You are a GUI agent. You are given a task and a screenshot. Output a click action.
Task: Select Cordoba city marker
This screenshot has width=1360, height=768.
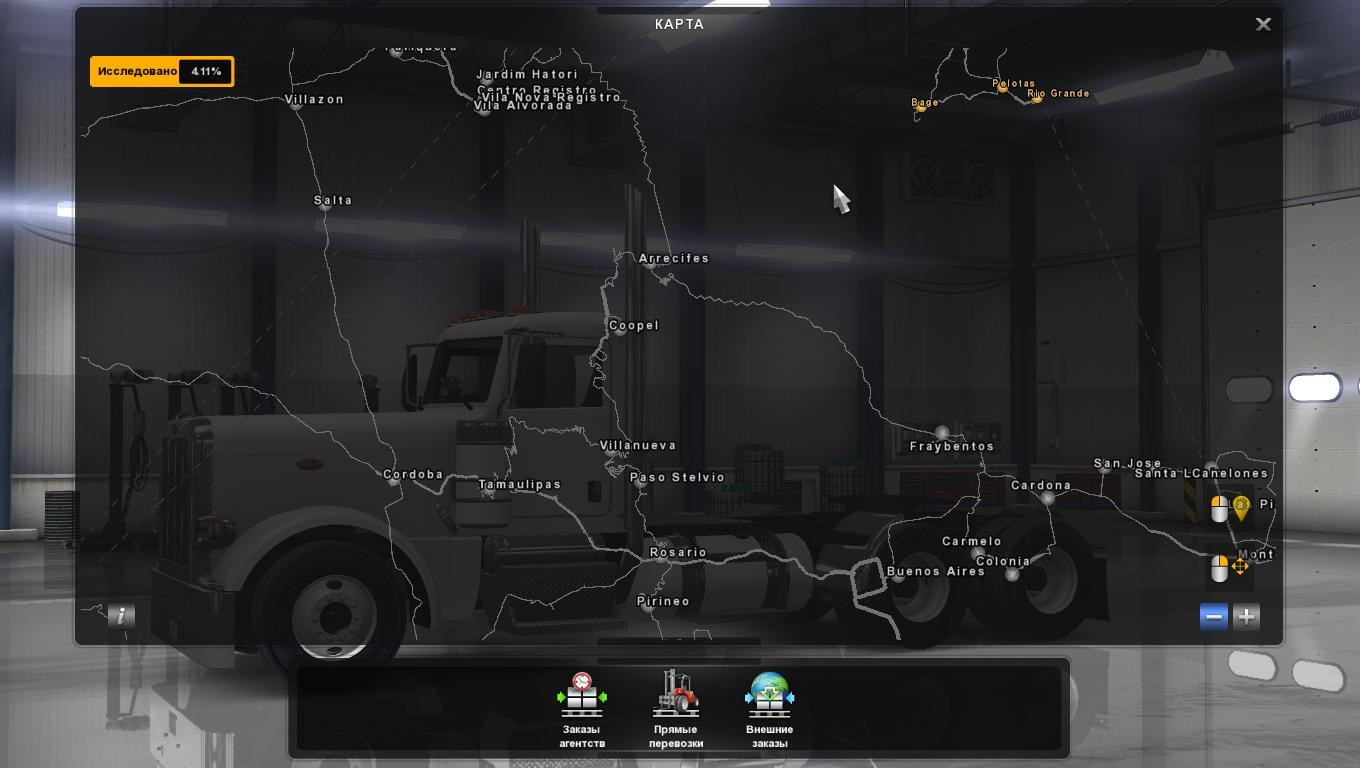coord(393,481)
